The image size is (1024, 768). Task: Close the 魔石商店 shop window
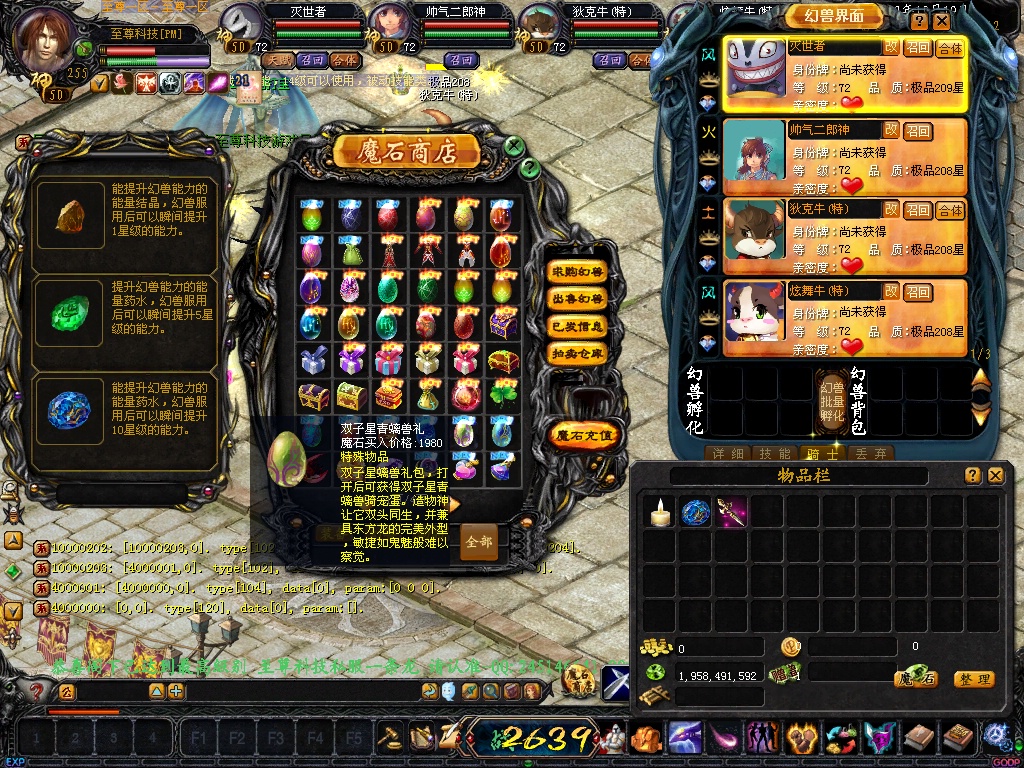click(514, 146)
